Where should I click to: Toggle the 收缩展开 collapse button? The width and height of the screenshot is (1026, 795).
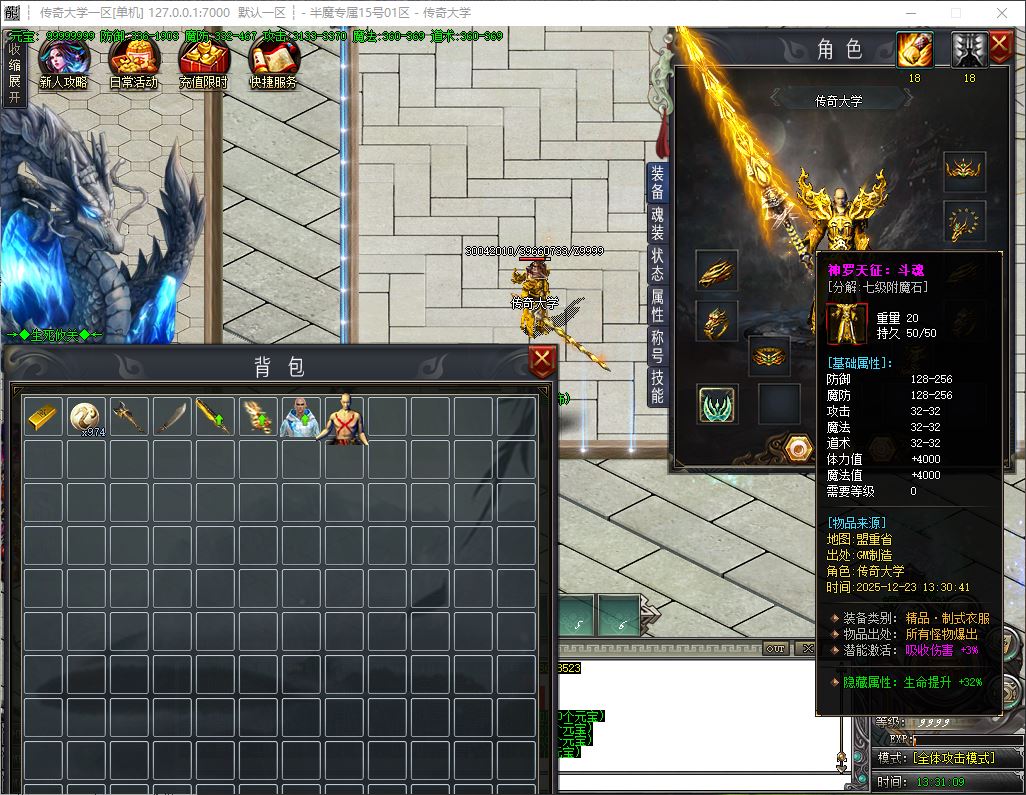pos(14,74)
